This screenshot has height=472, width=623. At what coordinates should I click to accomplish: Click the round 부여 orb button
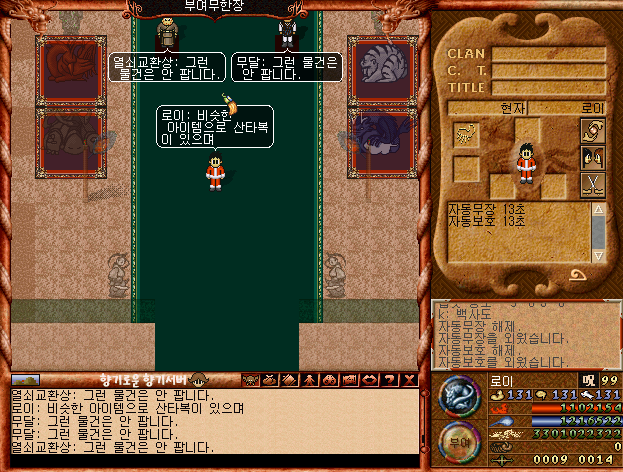point(459,442)
